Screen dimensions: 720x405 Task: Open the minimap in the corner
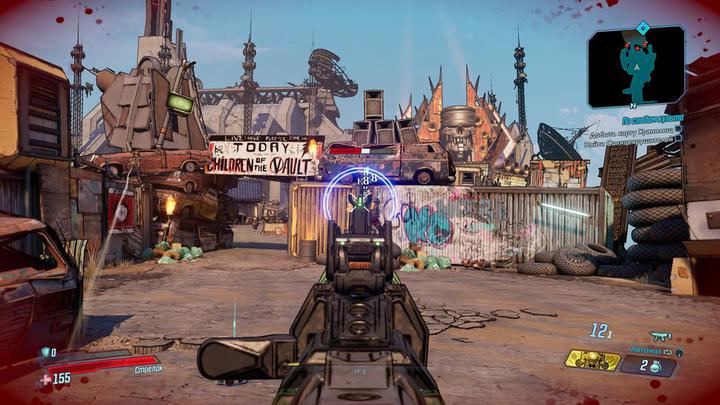tap(636, 65)
